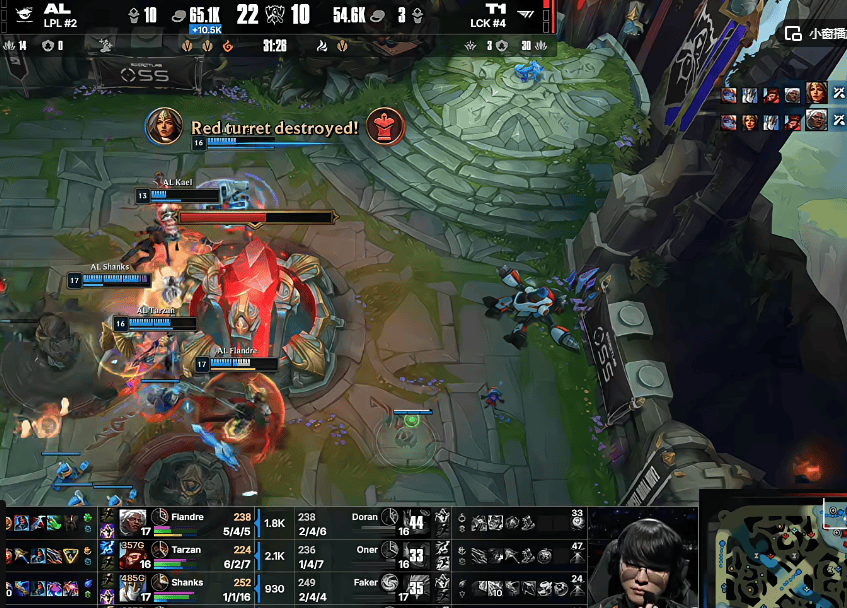This screenshot has height=608, width=847.
Task: Click Oner's name in the scoreboard
Action: click(x=366, y=549)
